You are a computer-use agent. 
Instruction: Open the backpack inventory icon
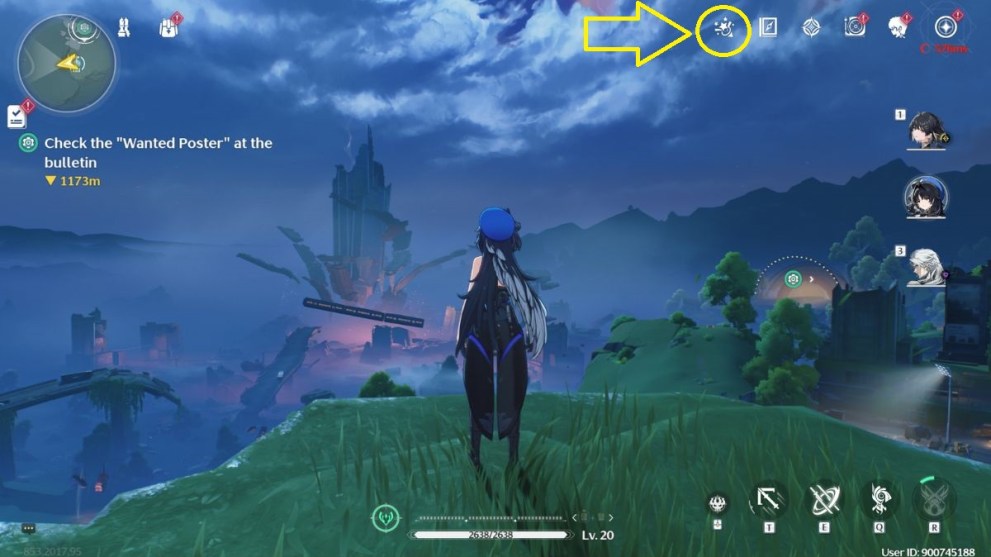[x=169, y=27]
